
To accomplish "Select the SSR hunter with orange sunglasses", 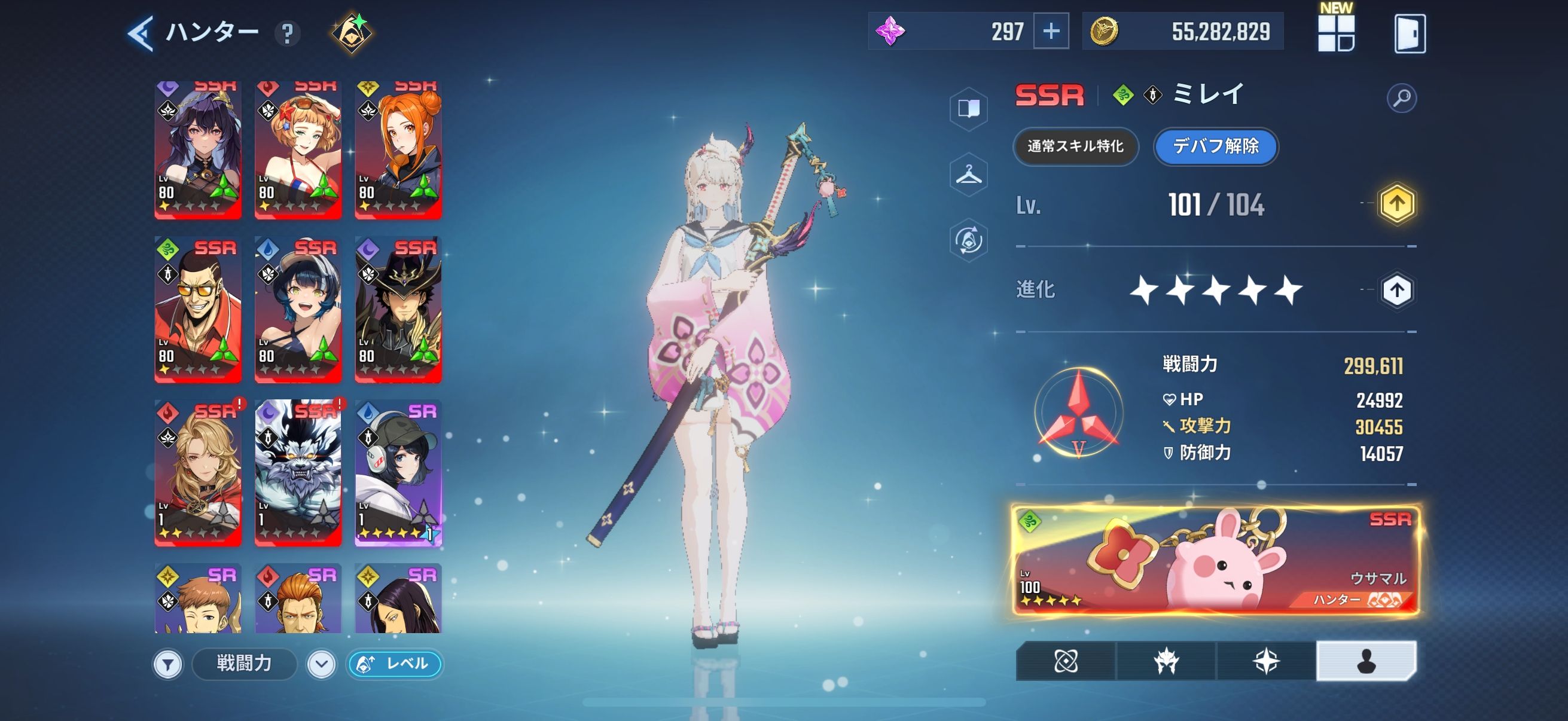I will [198, 310].
